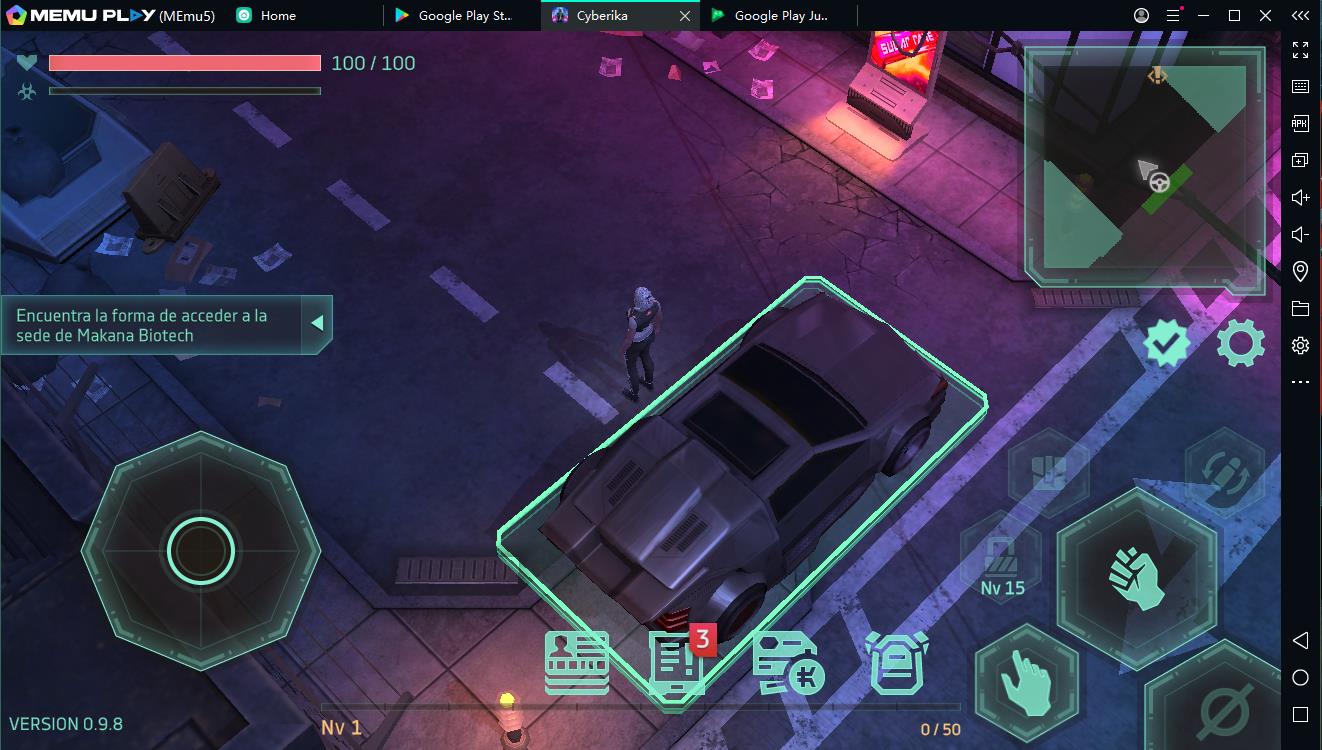Open the APK installer in MEmu sidebar

point(1299,123)
